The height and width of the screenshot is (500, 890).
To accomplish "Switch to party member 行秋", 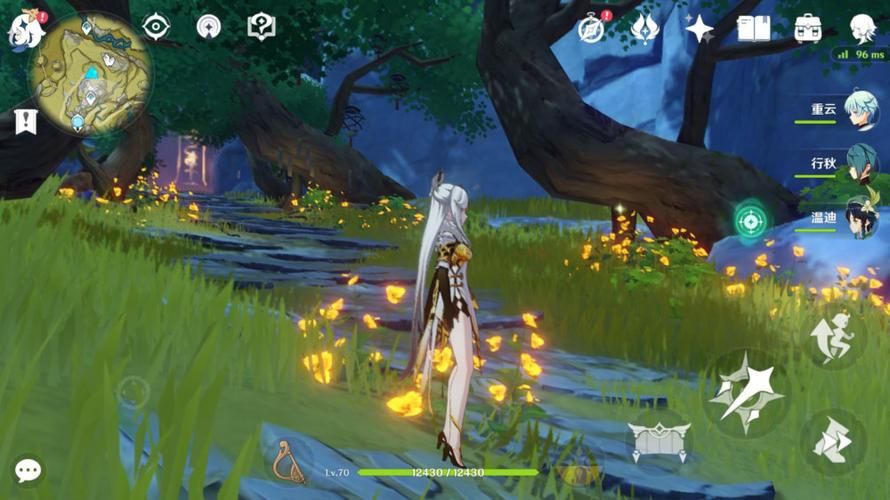I will (x=859, y=164).
